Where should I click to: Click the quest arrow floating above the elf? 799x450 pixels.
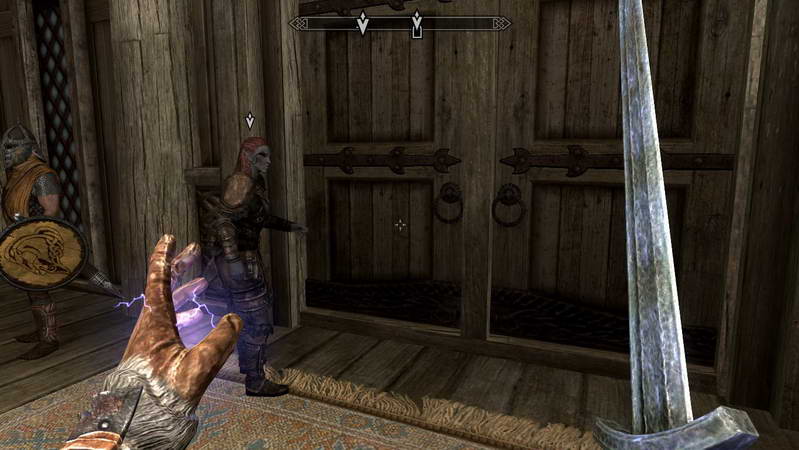click(x=250, y=121)
